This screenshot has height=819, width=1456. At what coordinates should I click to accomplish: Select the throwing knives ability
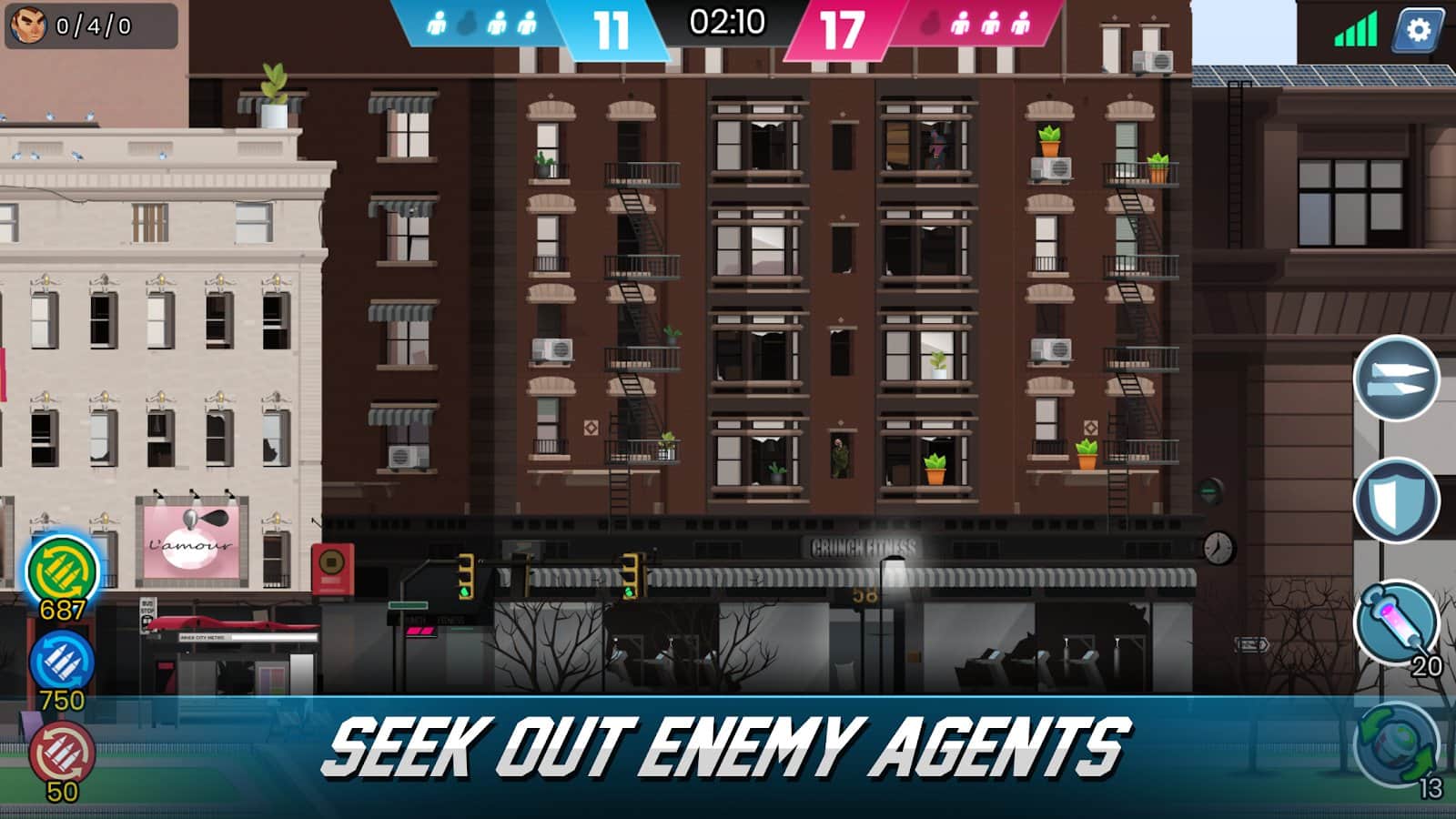pyautogui.click(x=1397, y=379)
